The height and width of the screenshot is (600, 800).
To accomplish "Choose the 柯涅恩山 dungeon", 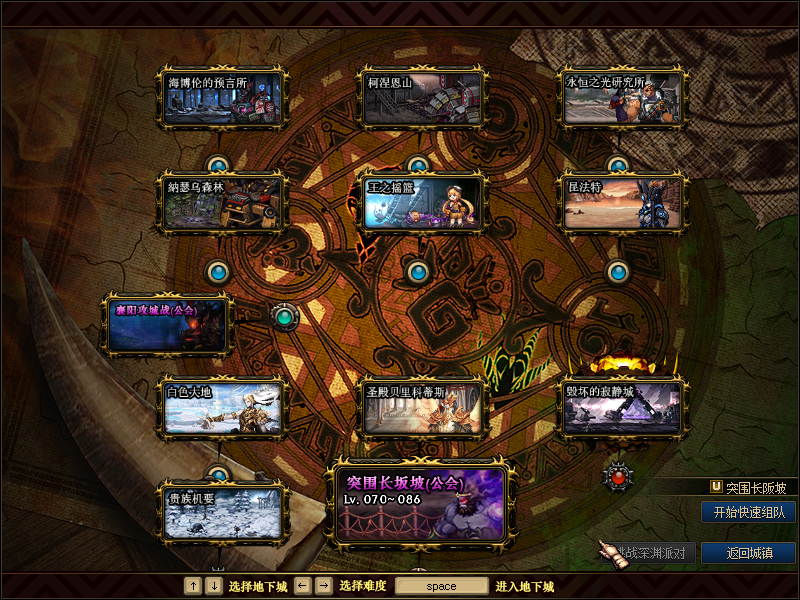I will [422, 98].
